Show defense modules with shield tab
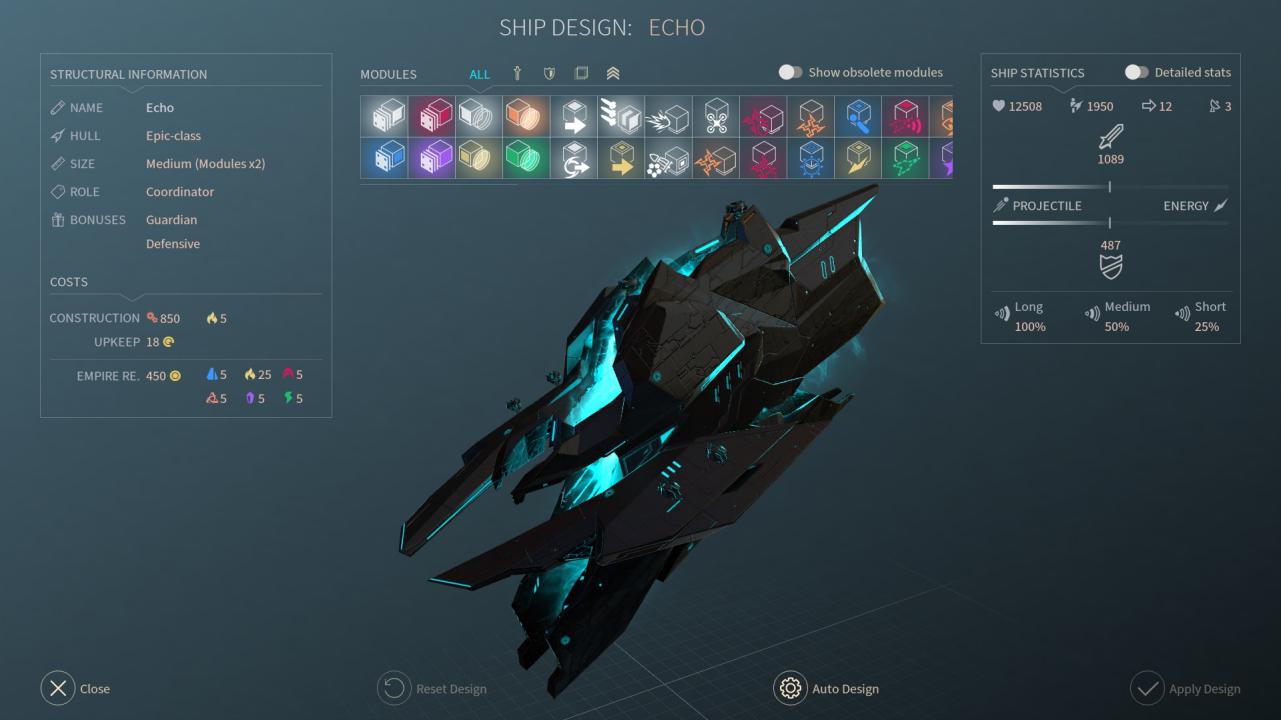Screen dimensions: 1281x720 549,73
